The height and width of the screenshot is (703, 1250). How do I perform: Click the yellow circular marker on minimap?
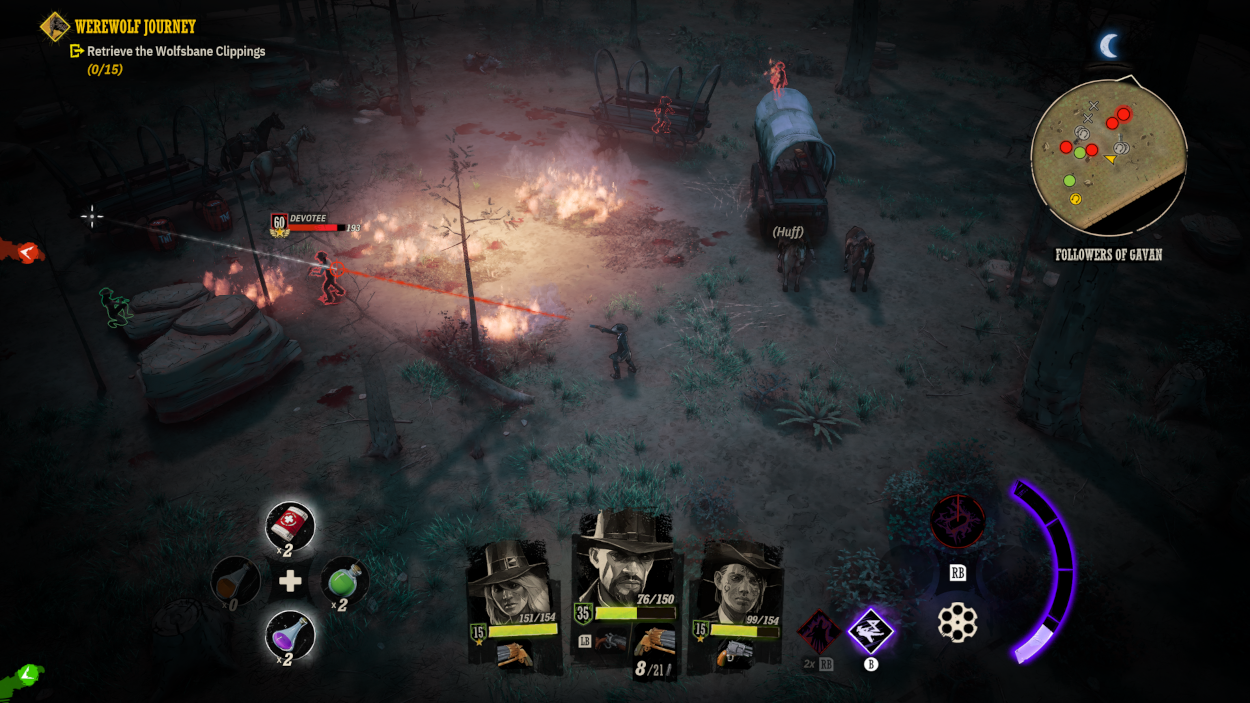[x=1076, y=199]
